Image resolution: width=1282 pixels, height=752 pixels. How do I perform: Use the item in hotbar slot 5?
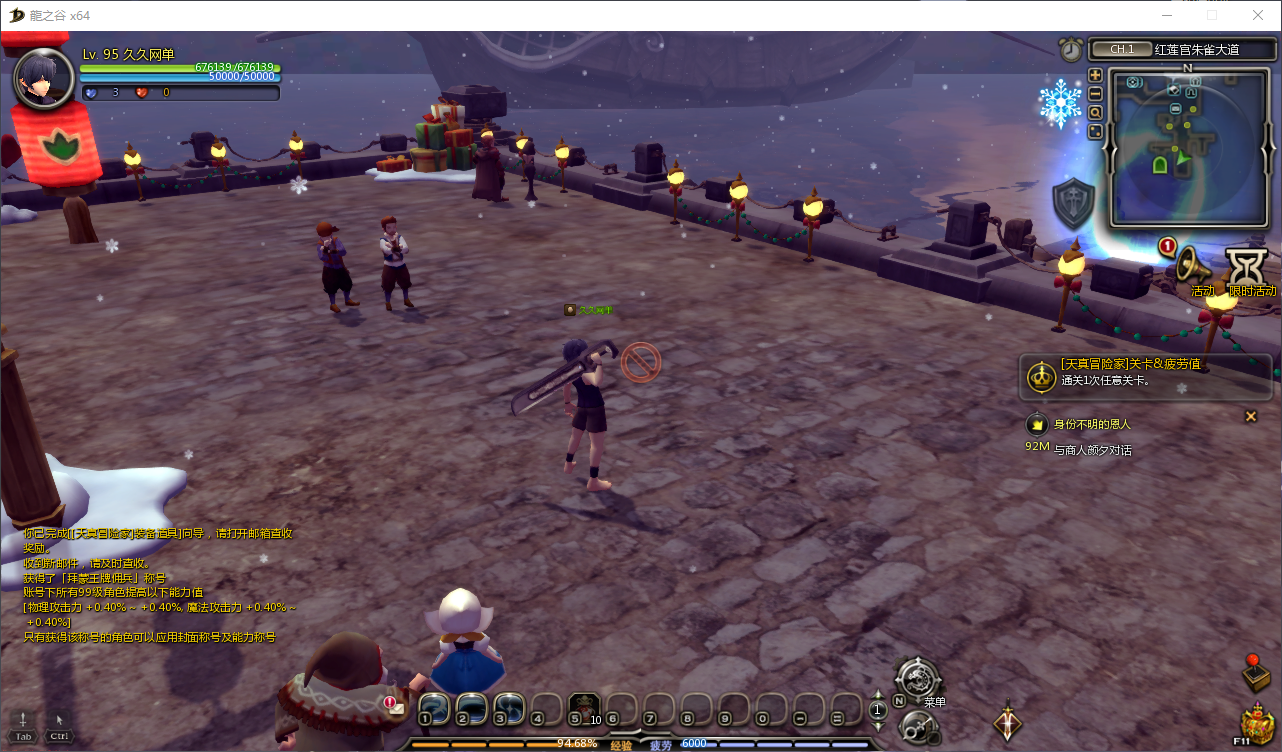tap(584, 707)
